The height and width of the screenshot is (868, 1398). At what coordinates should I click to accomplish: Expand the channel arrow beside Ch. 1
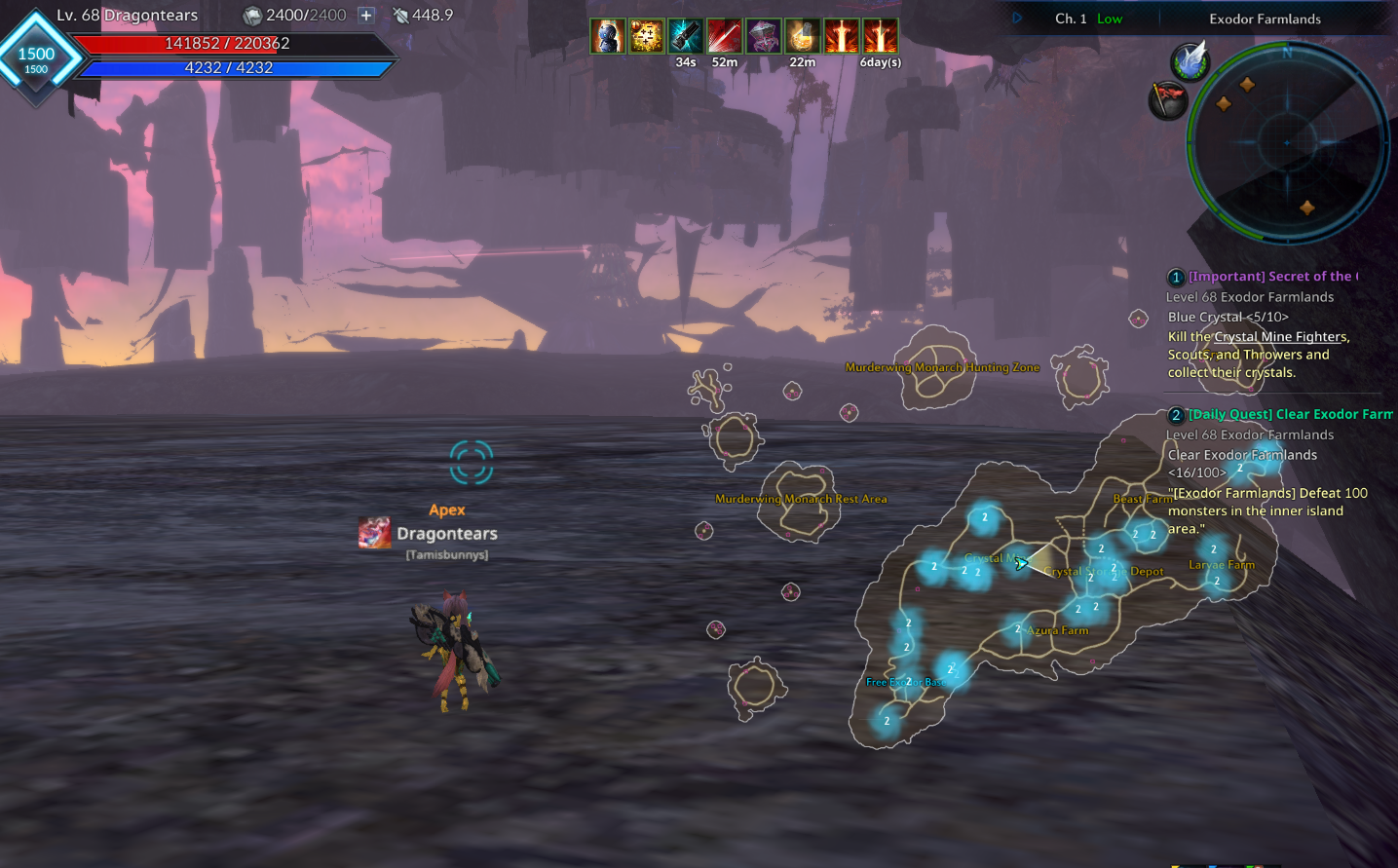click(1017, 19)
